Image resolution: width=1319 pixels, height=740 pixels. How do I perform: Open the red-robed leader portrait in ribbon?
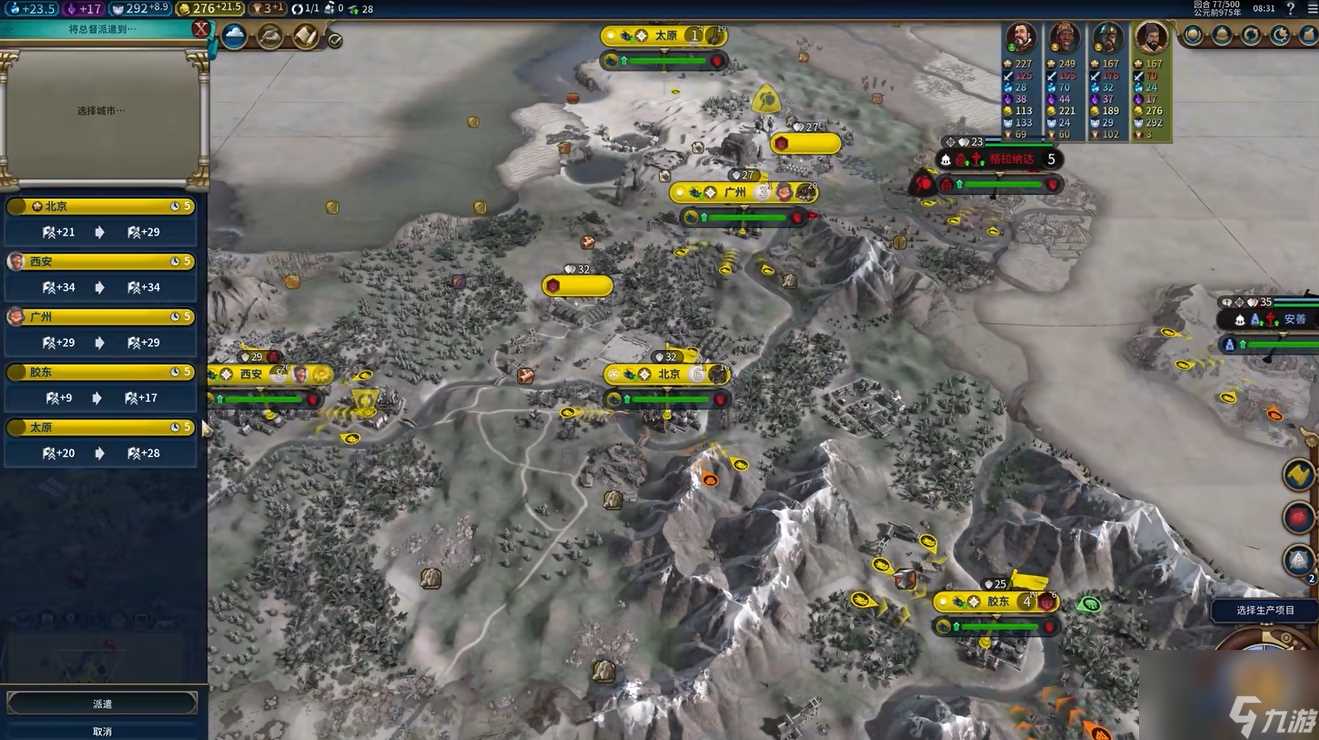pyautogui.click(x=1020, y=38)
